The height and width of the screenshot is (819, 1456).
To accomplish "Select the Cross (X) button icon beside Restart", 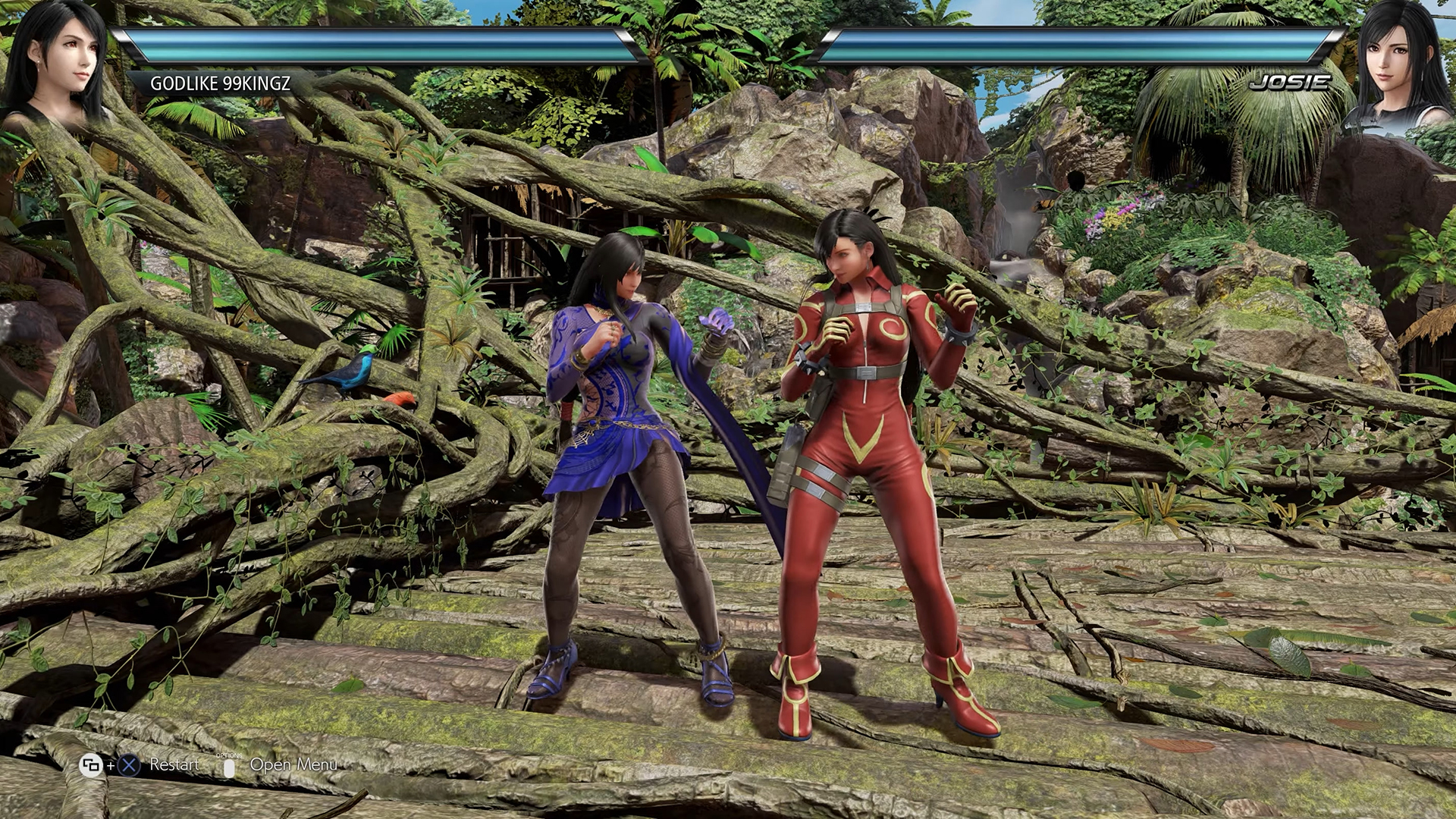I will [127, 765].
